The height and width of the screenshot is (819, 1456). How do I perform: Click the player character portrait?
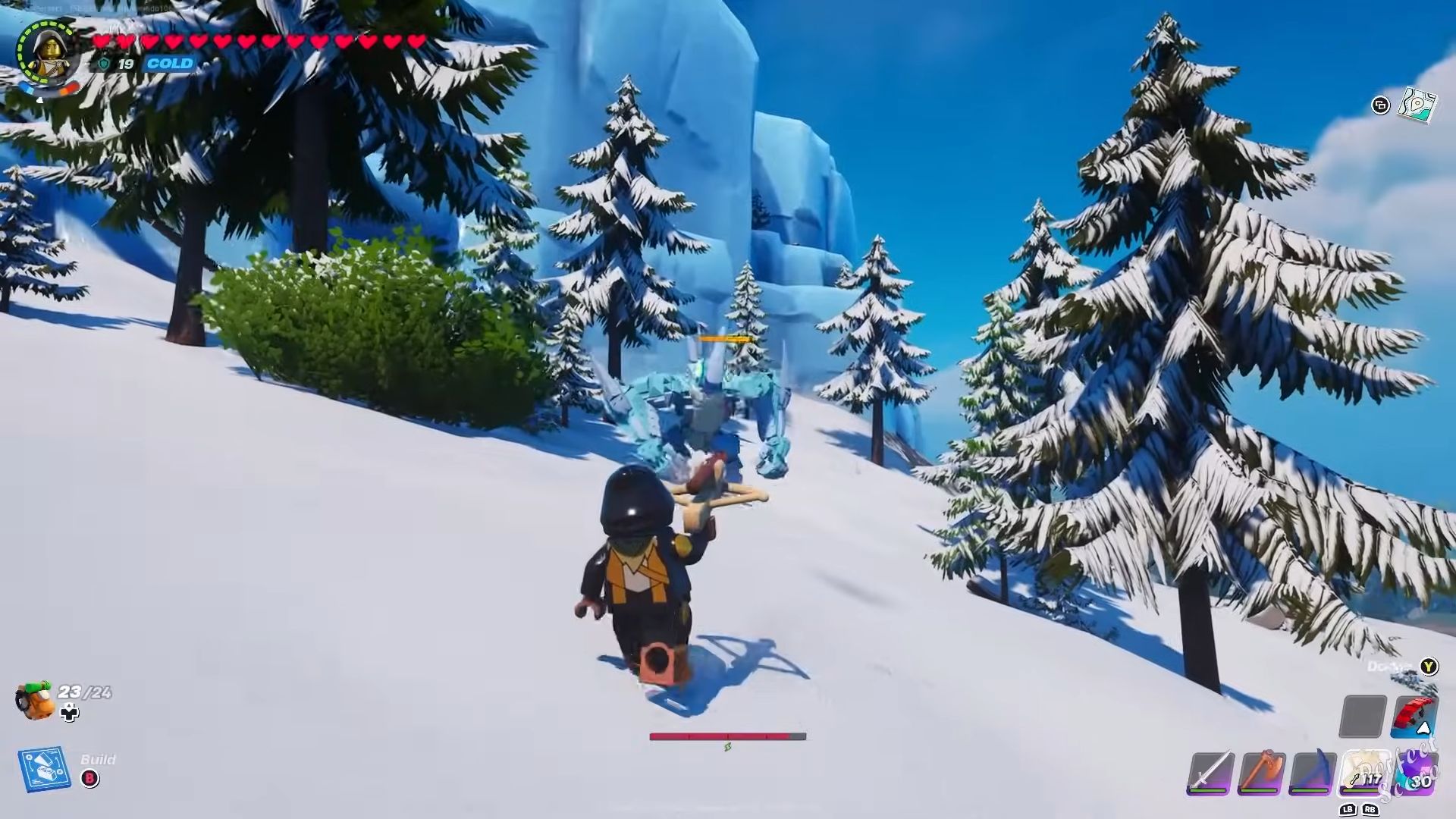tap(47, 52)
